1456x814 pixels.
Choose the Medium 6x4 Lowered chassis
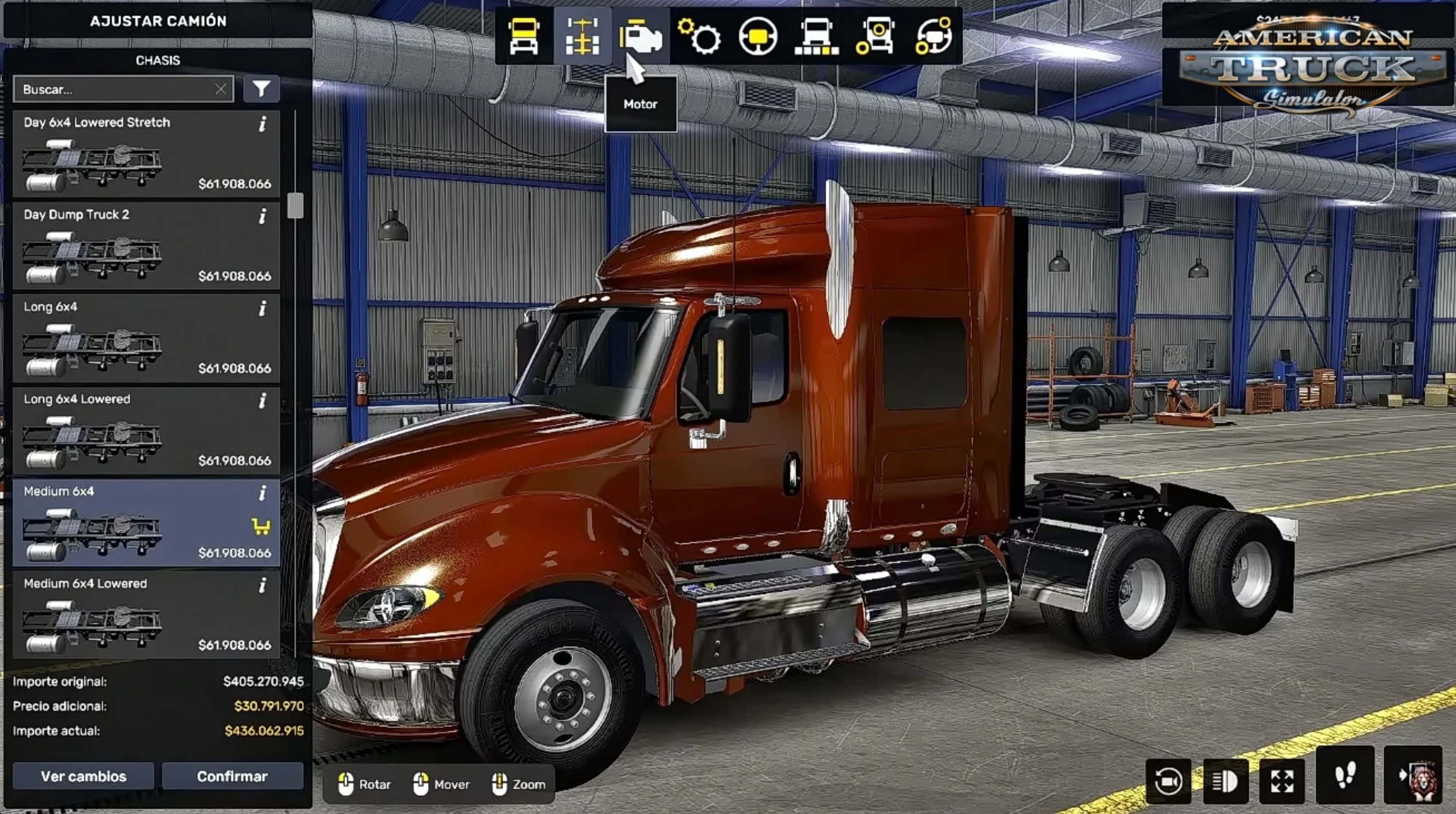click(x=146, y=615)
